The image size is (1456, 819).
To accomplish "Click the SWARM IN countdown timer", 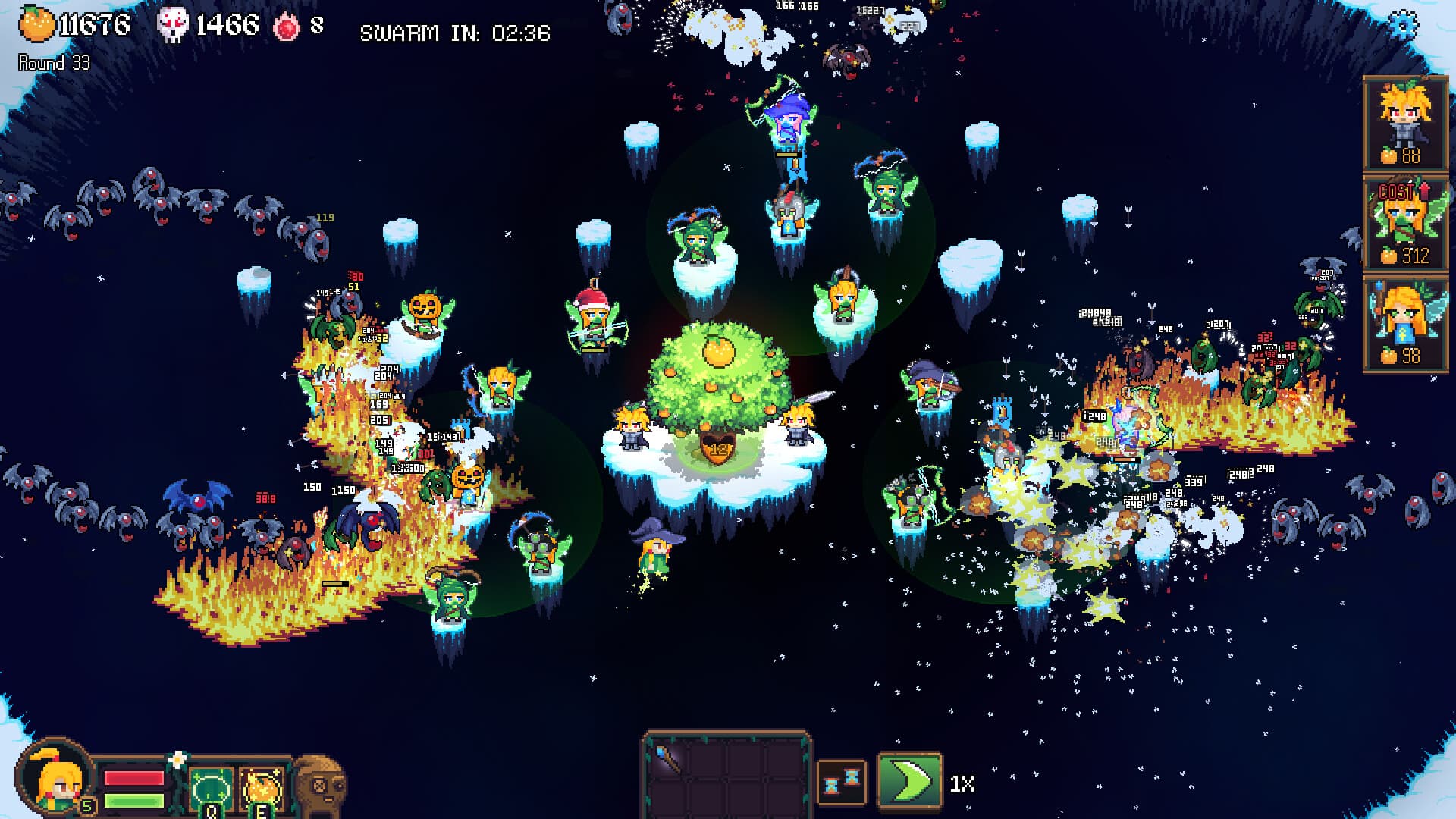I will pos(456,33).
